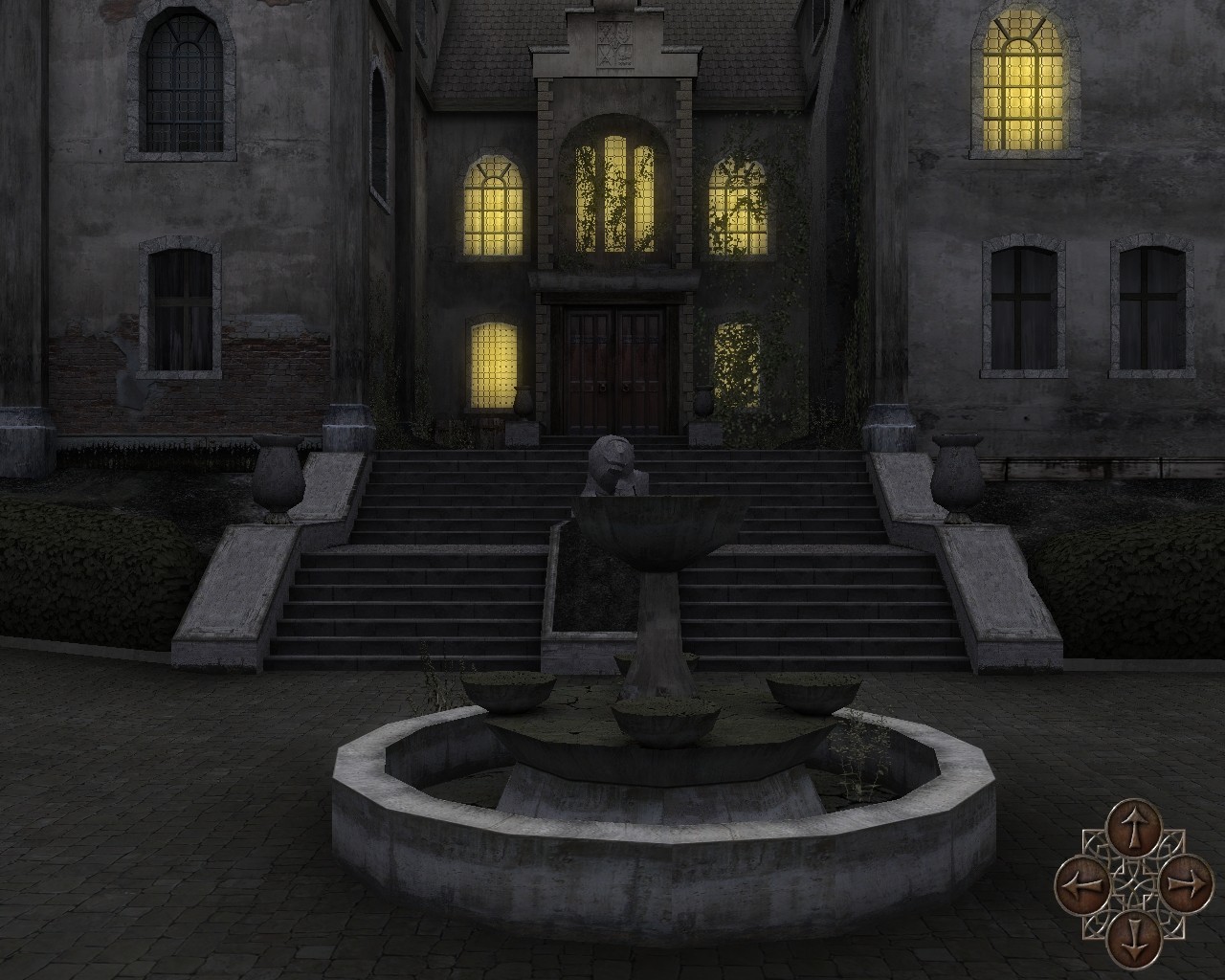Click the up arrow navigation button
Viewport: 1225px width, 980px height.
1133,829
